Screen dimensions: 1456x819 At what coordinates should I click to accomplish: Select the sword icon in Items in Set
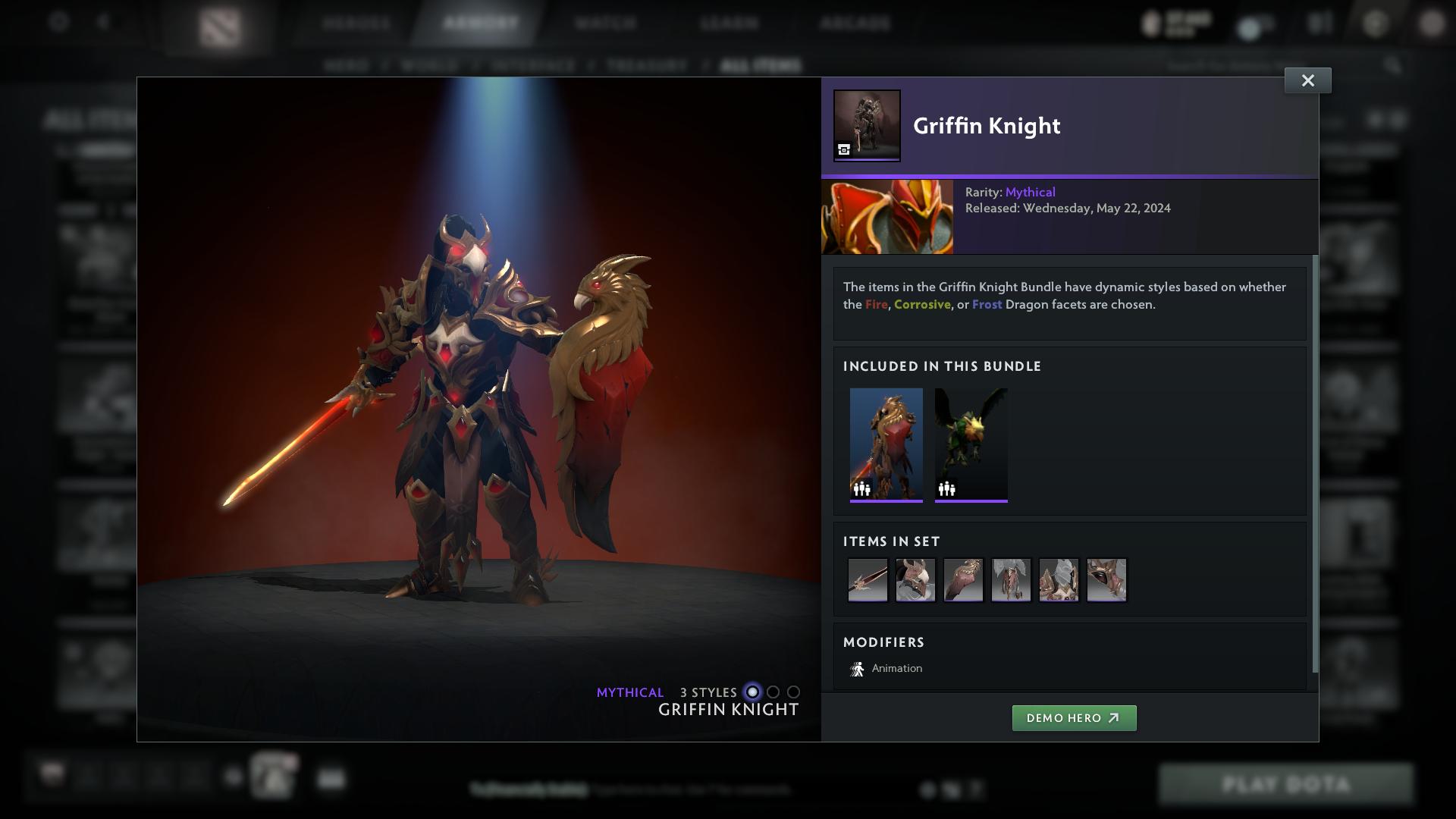[x=868, y=579]
